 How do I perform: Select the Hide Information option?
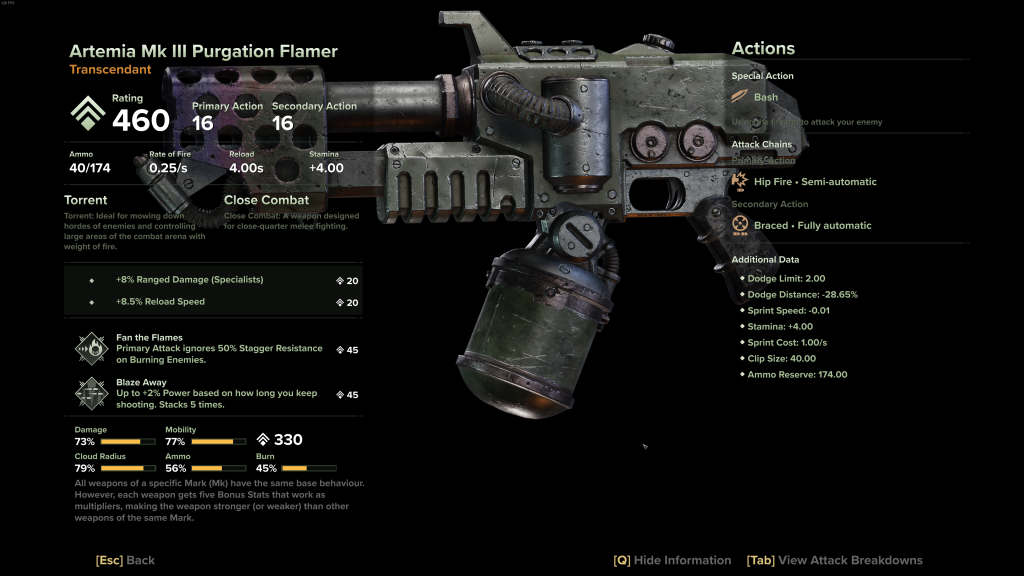(x=672, y=560)
